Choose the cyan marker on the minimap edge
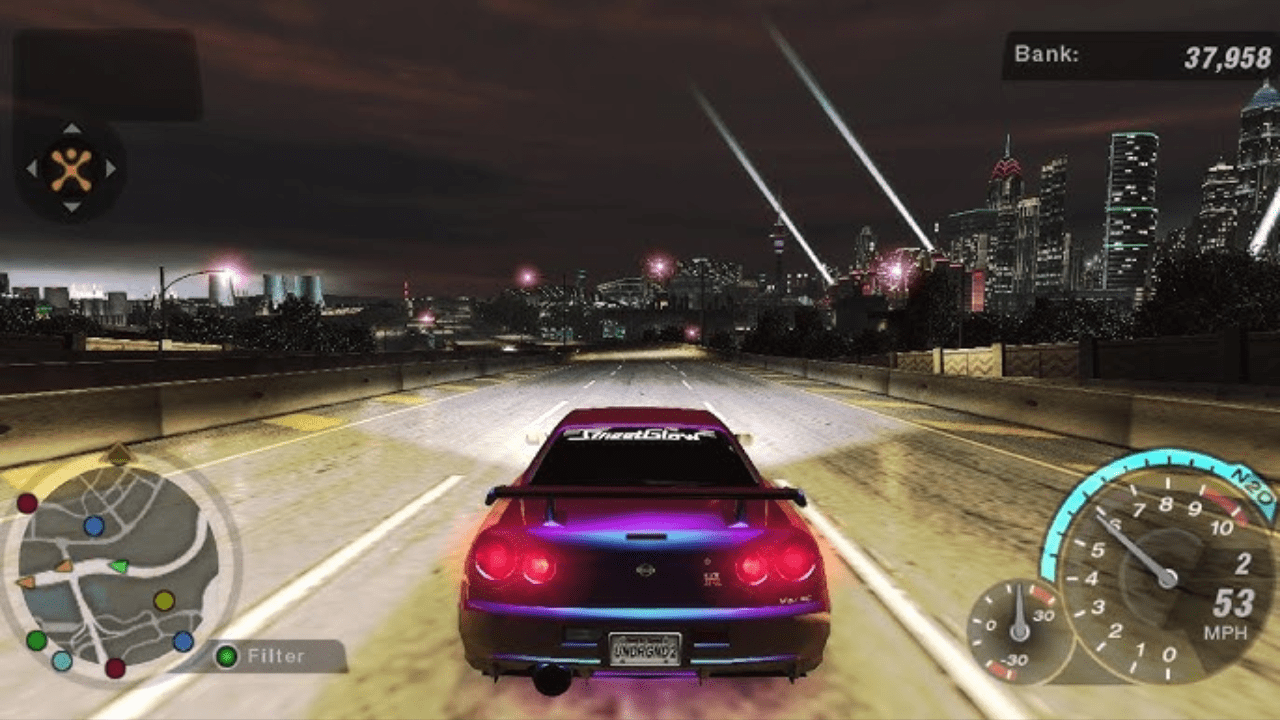Screen dimensions: 1280x720 coord(62,661)
